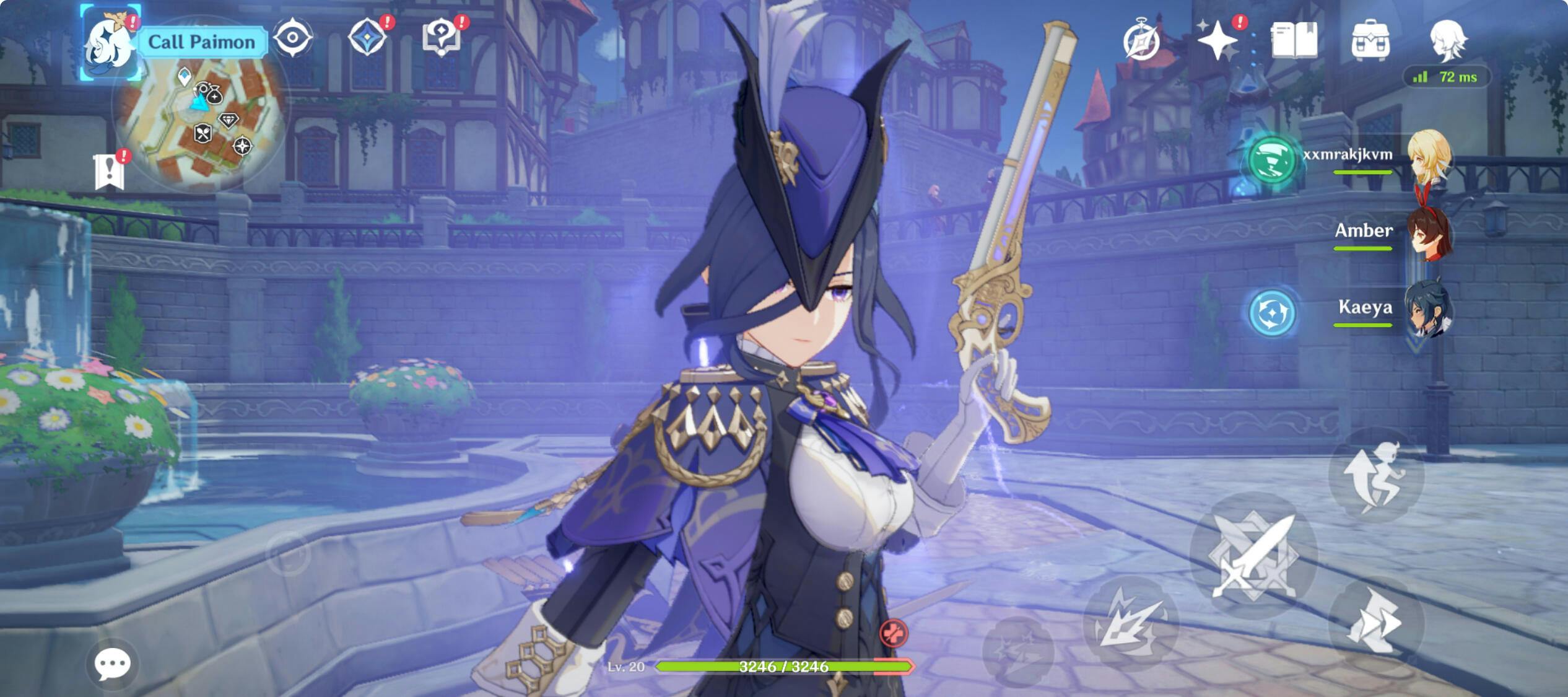
Task: Tap the sprint dash button
Action: pos(1375,622)
